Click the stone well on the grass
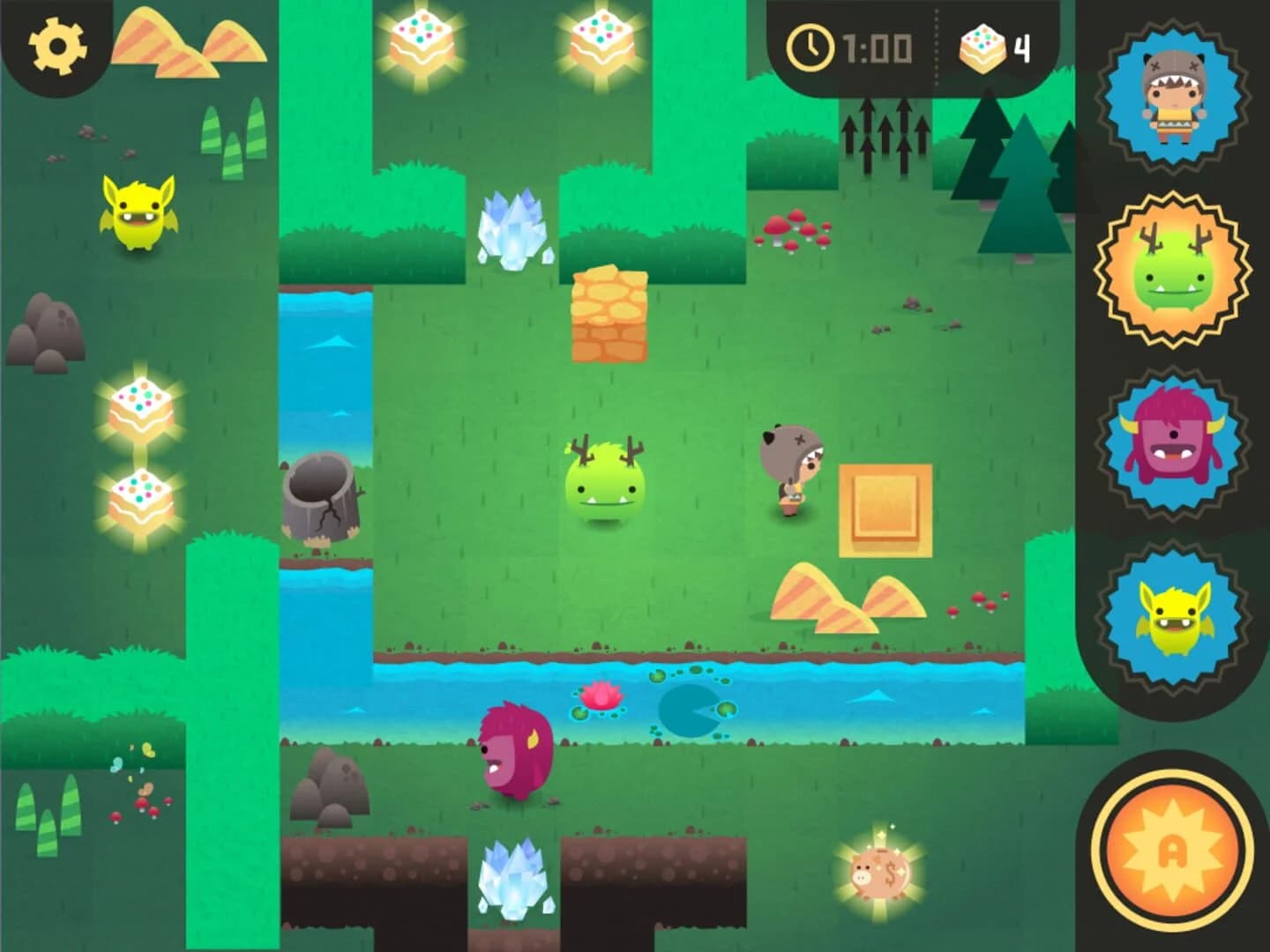The width and height of the screenshot is (1270, 952). [x=322, y=498]
